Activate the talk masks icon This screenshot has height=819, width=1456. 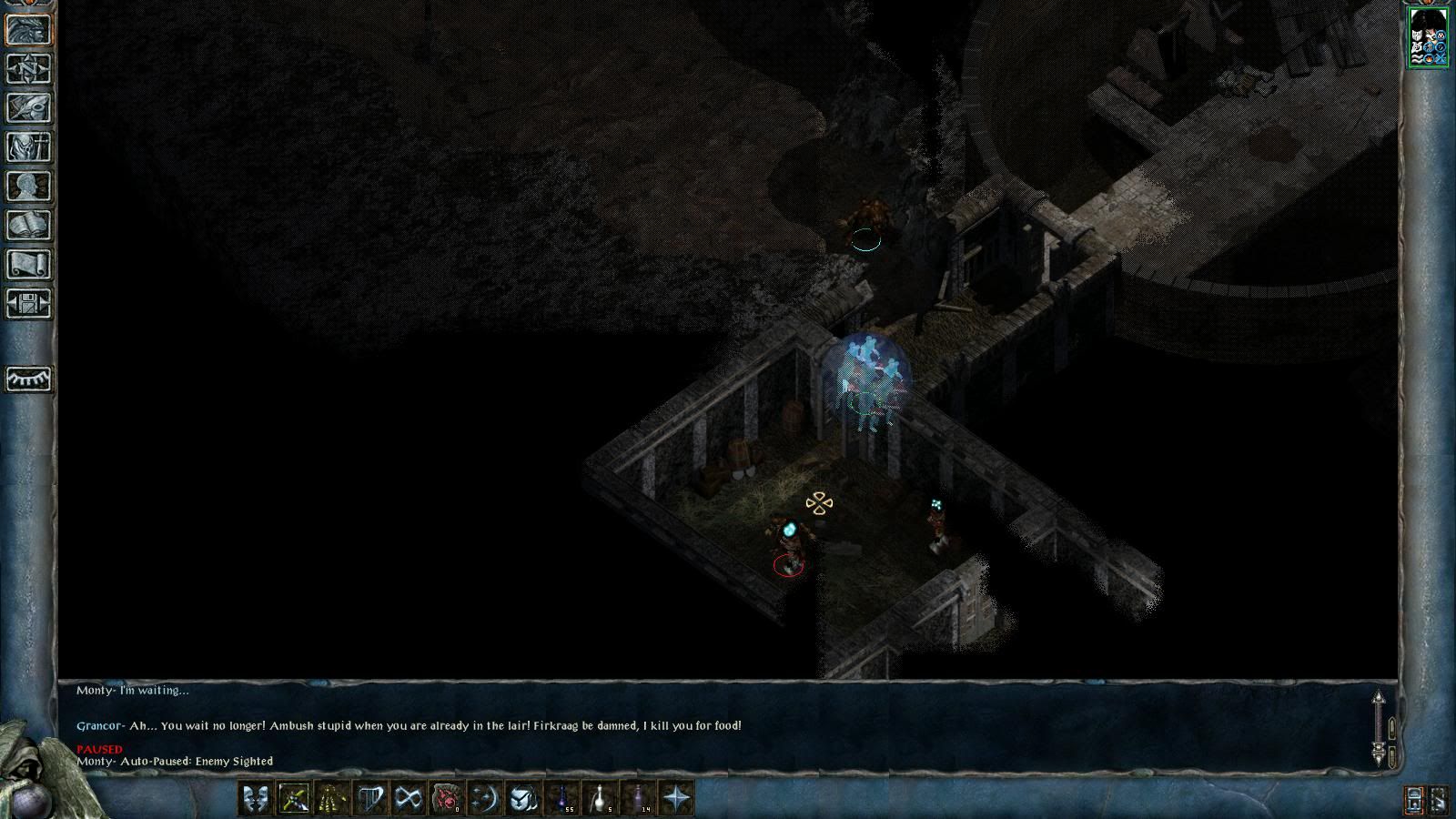click(256, 798)
